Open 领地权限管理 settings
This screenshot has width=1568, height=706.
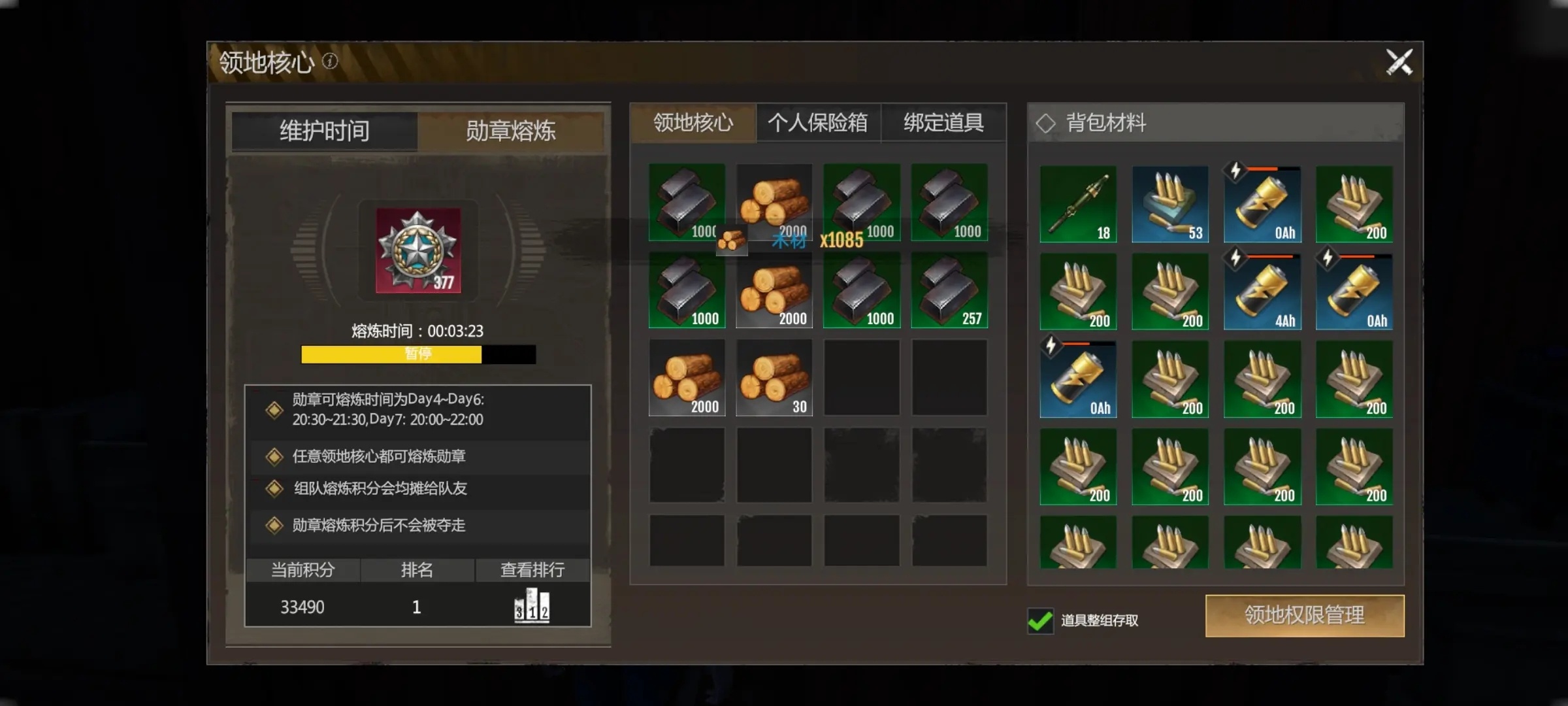(1304, 615)
